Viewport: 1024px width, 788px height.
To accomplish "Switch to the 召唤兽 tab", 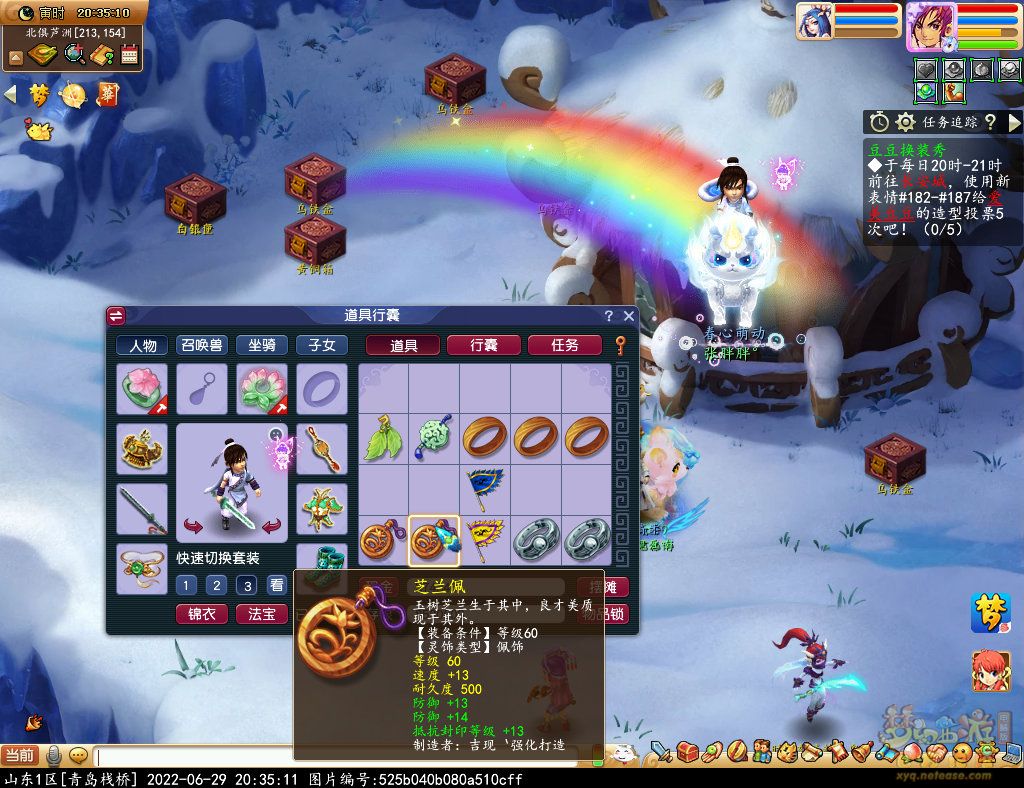I will click(202, 345).
